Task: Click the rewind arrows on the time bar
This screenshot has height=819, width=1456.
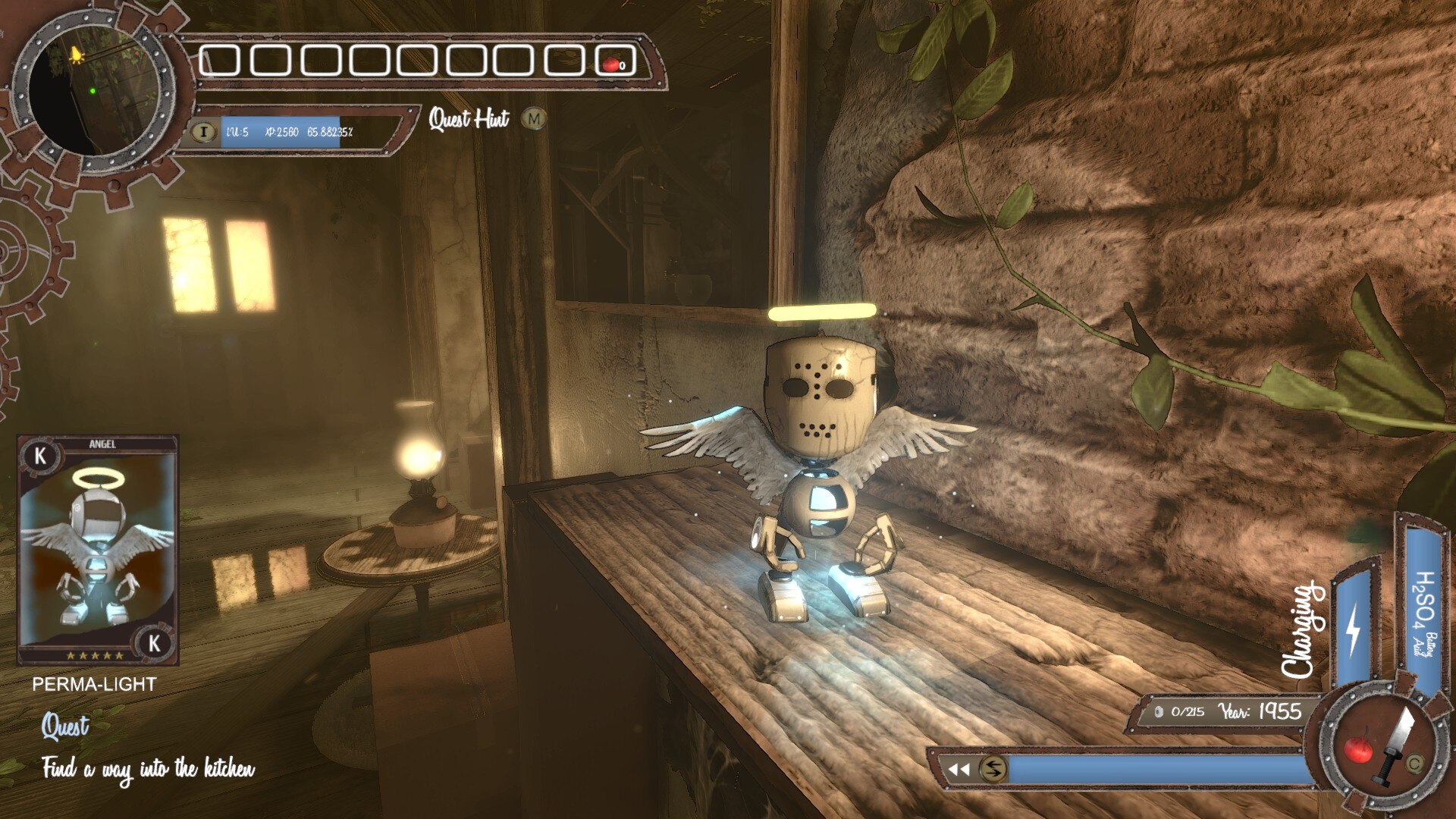Action: pos(959,769)
